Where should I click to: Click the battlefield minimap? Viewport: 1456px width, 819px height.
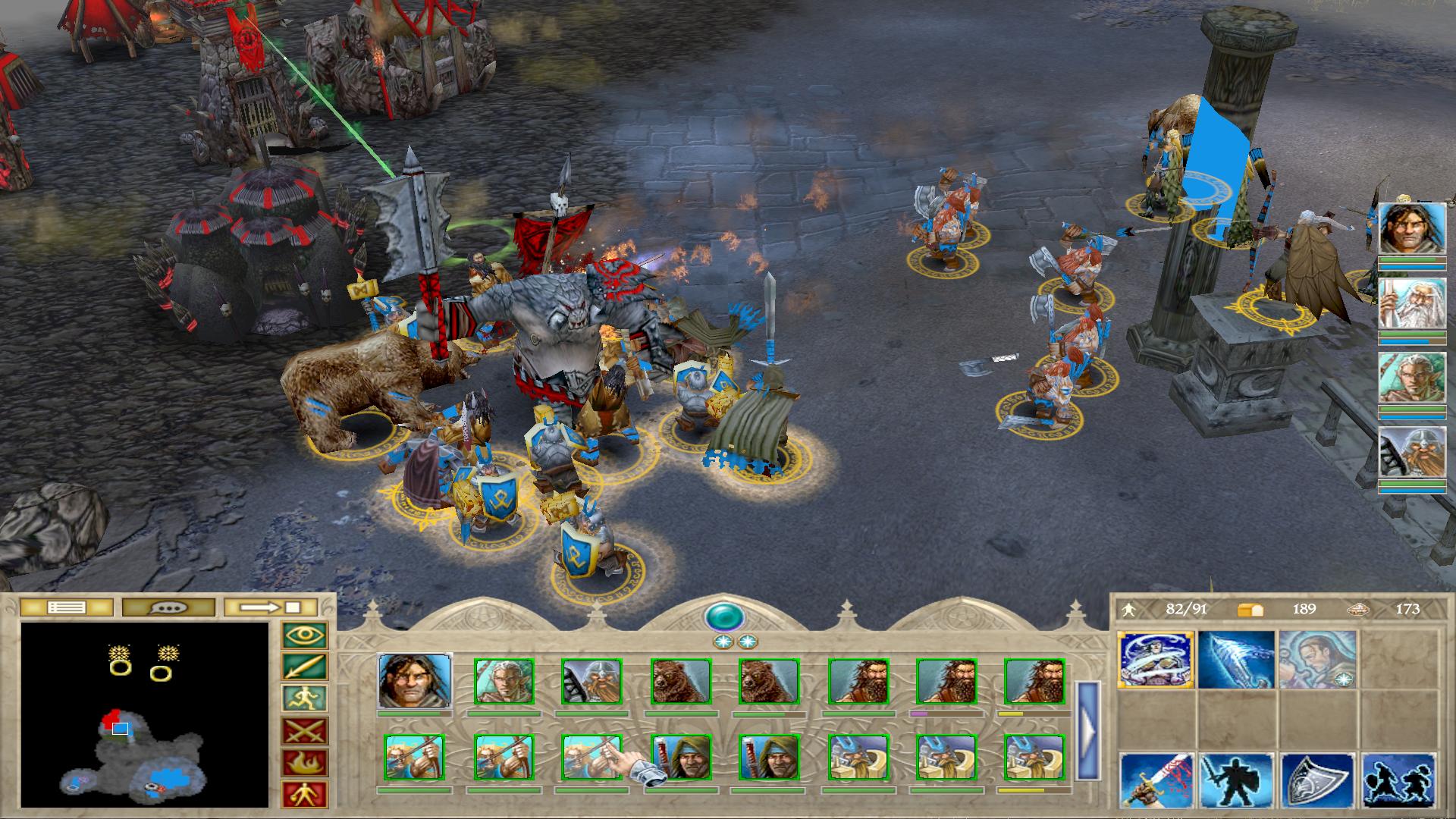click(145, 714)
